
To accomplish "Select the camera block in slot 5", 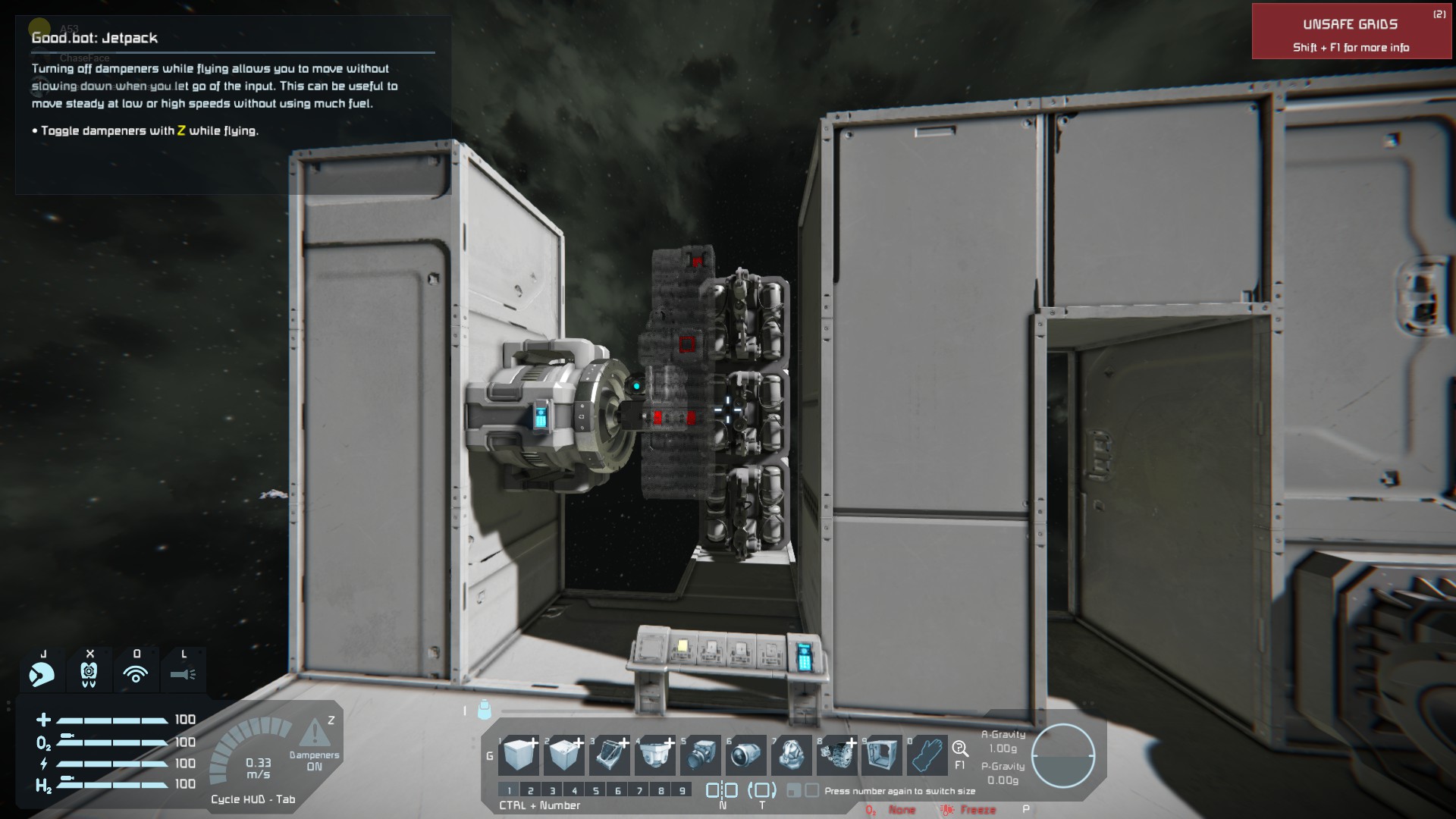I will (701, 755).
